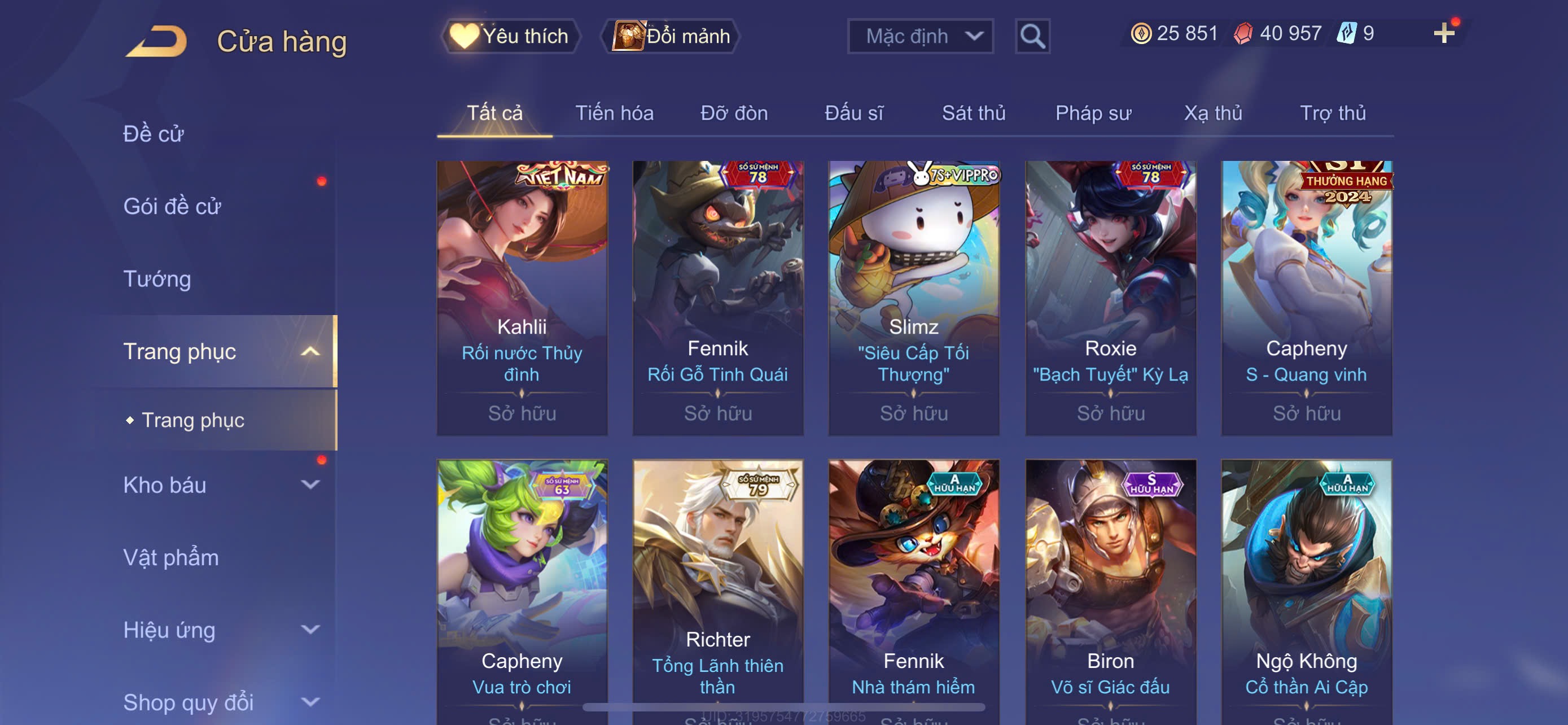Viewport: 1568px width, 725px height.
Task: Add currency with the plus button
Action: [1443, 33]
